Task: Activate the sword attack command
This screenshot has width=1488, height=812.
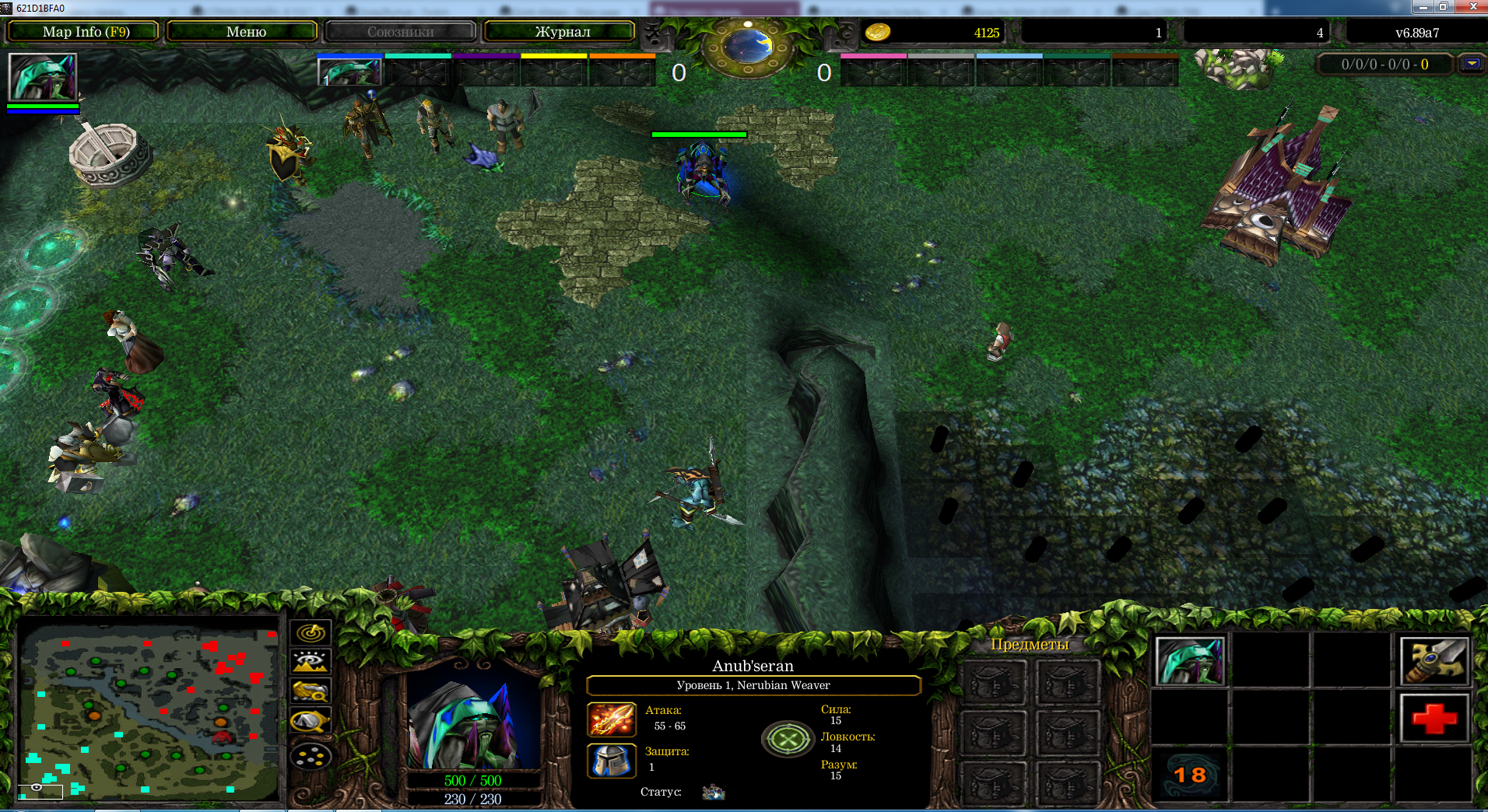Action: coord(1434,661)
